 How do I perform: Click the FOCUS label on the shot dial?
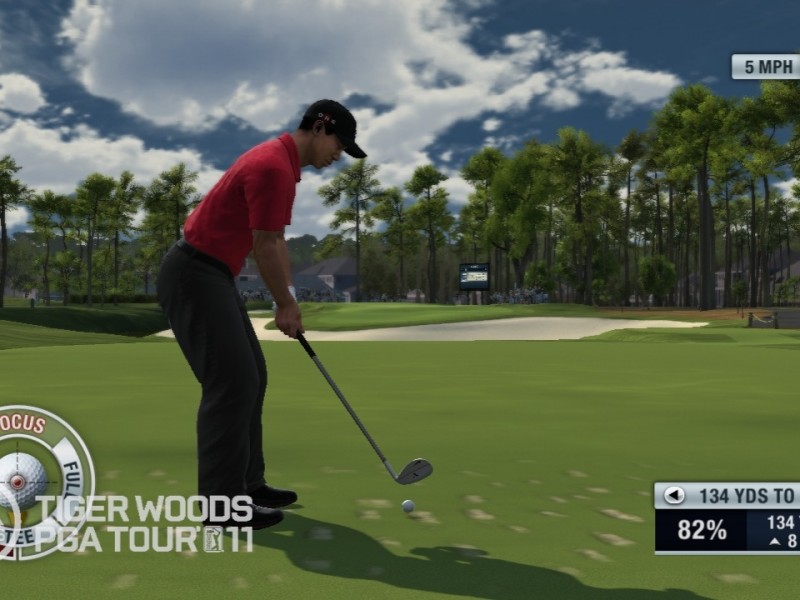click(x=23, y=424)
